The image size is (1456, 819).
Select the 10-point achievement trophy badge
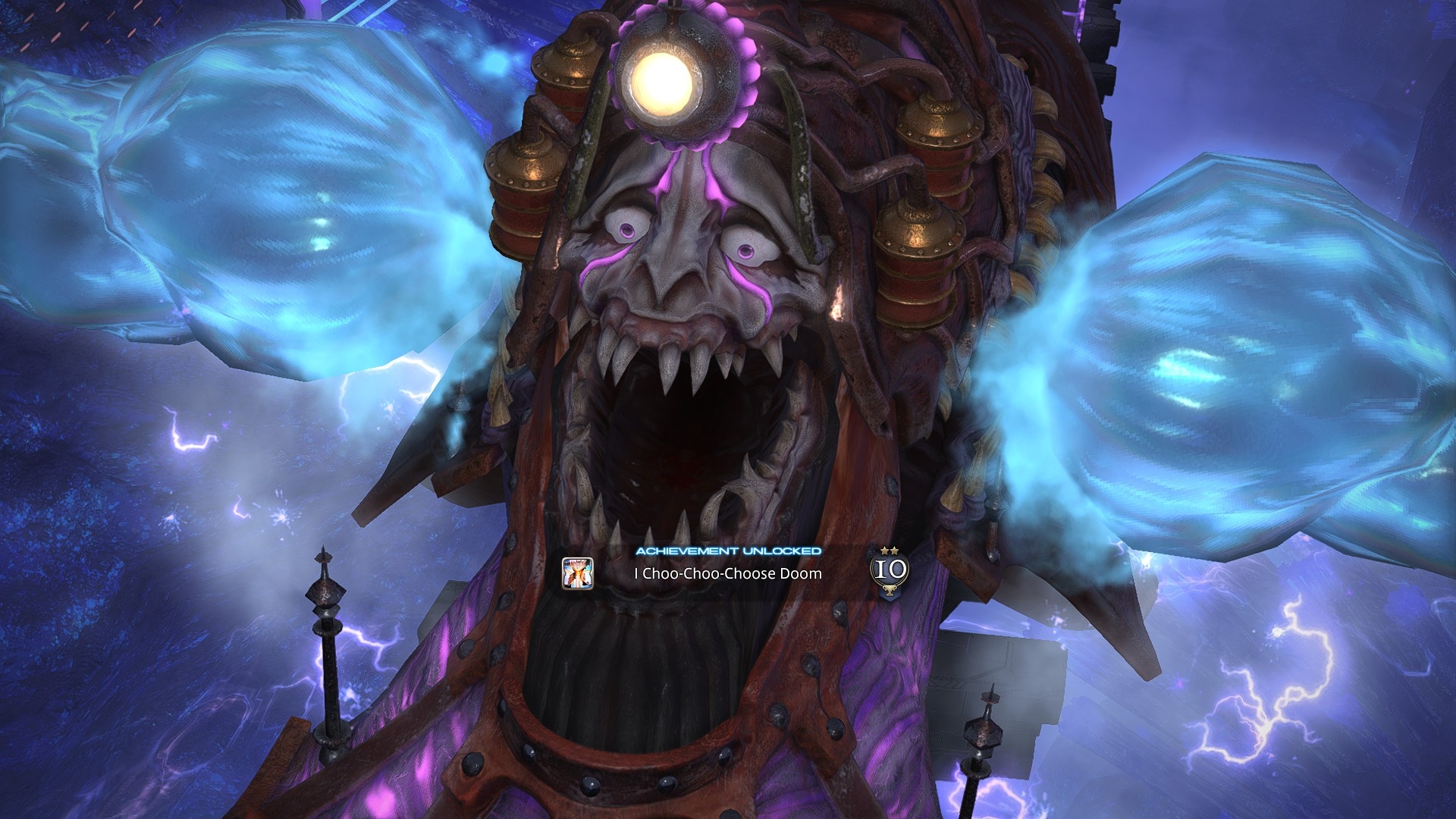(x=889, y=571)
